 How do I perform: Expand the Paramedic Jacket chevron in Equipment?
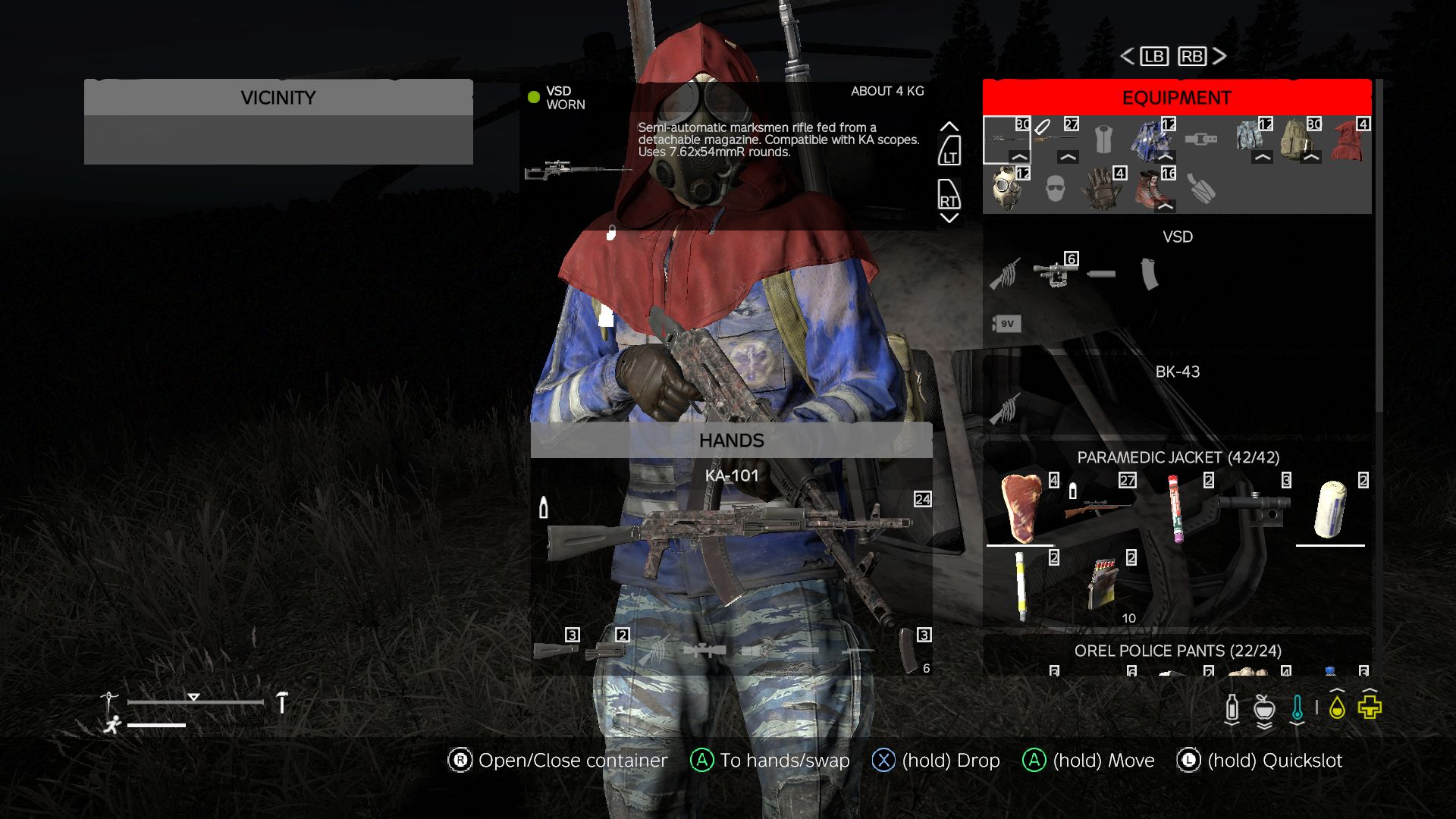[1164, 157]
